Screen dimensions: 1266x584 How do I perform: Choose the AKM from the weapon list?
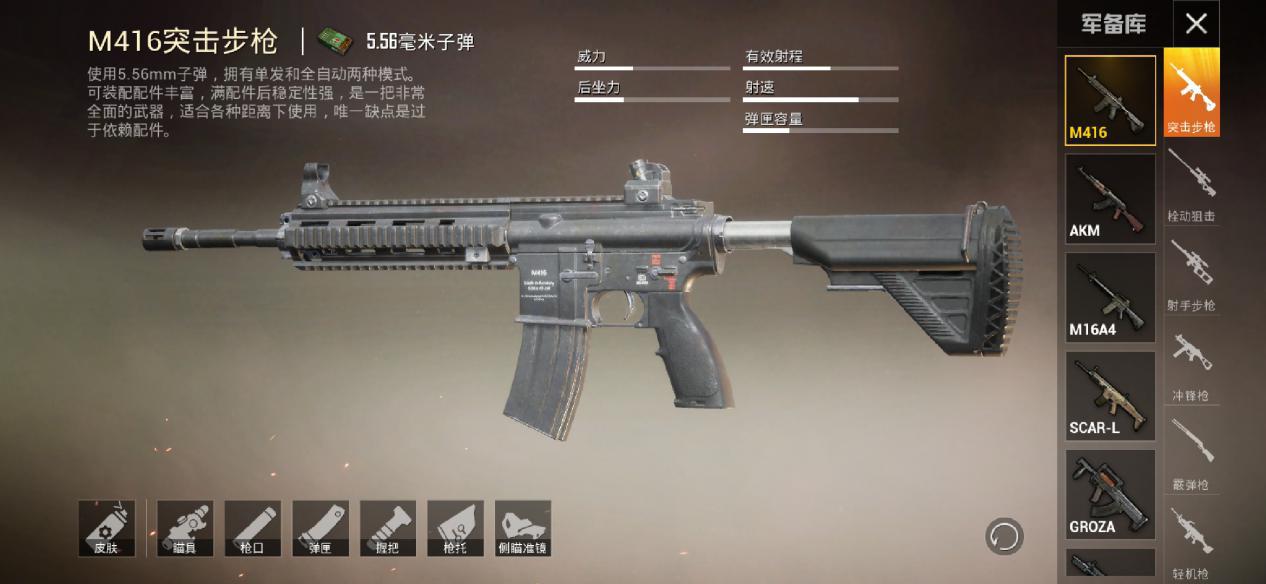1110,198
